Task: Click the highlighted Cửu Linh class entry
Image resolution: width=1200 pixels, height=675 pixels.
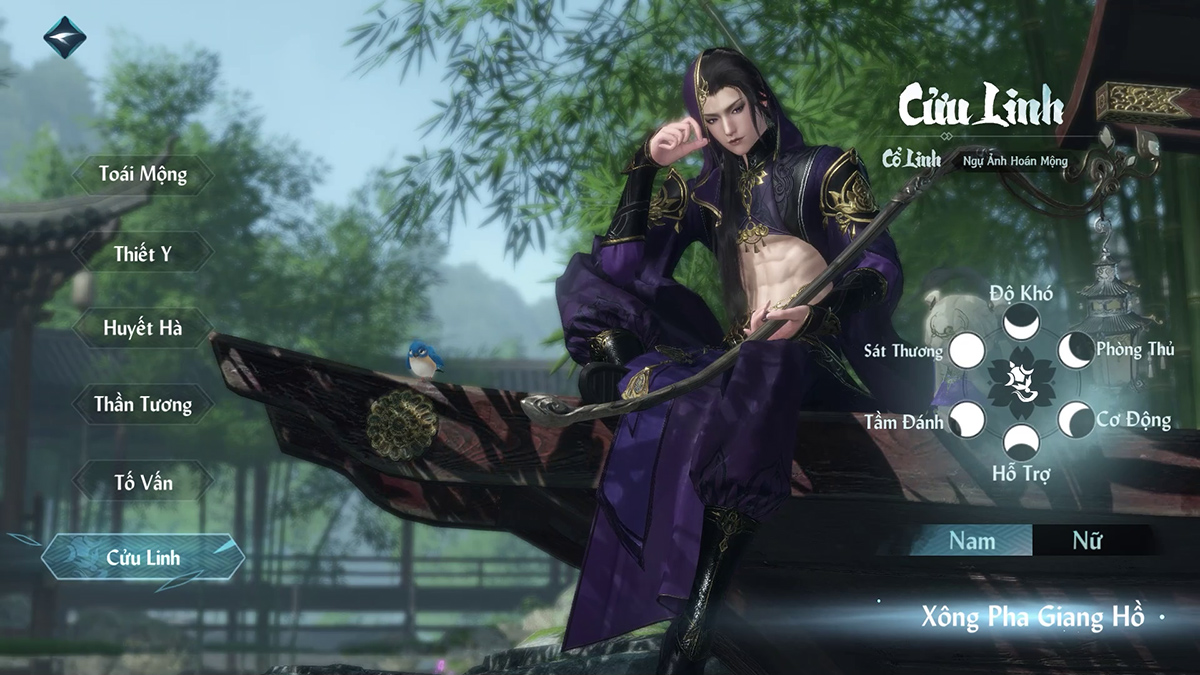Action: [x=143, y=557]
